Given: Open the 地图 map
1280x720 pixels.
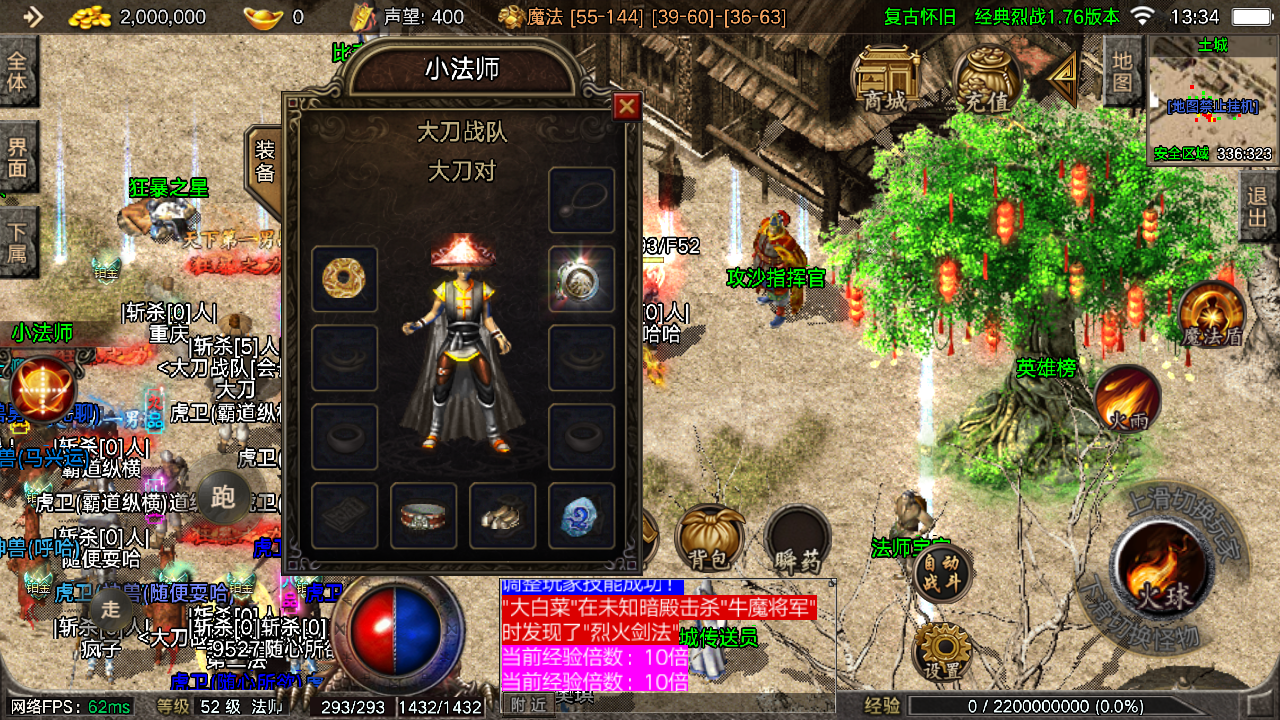Looking at the screenshot, I should coord(1122,72).
